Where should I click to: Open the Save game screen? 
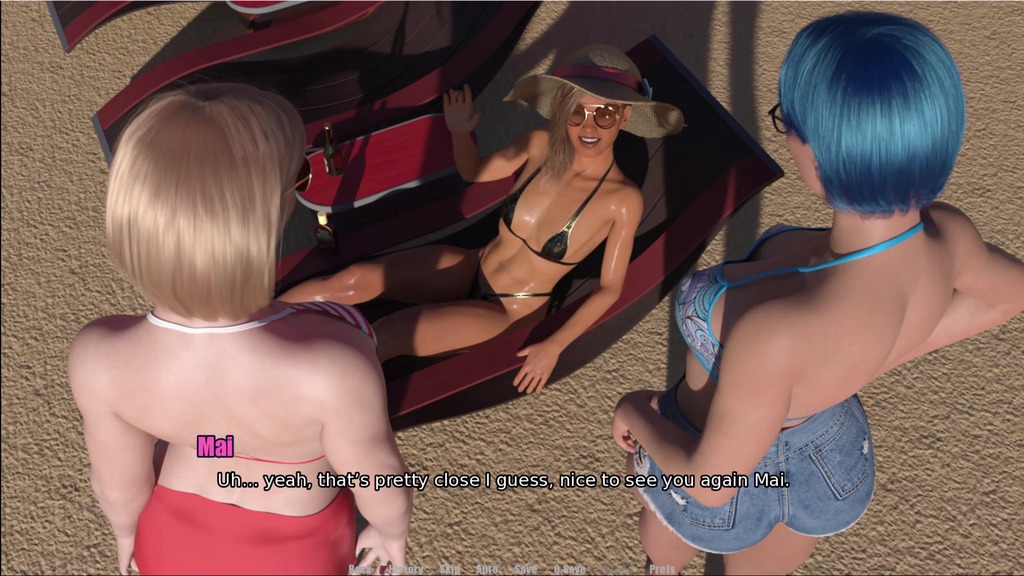click(x=525, y=569)
